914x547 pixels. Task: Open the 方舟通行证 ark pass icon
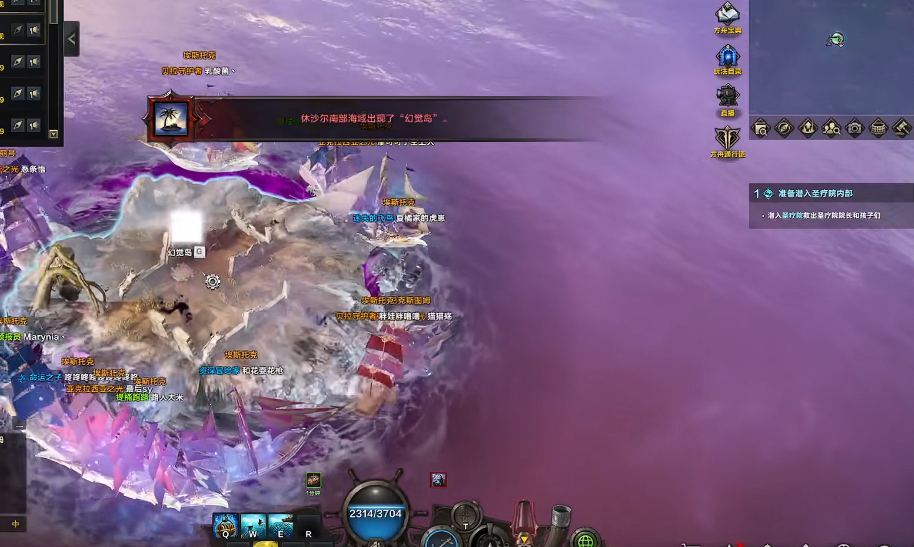(x=728, y=137)
